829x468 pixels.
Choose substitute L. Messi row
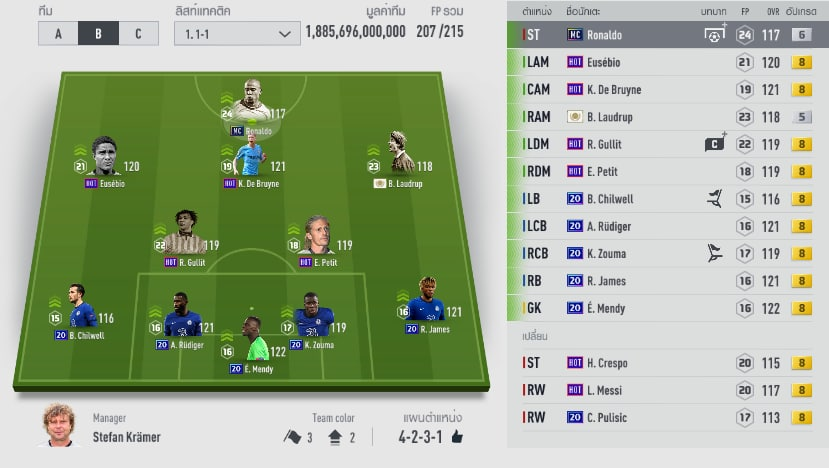pyautogui.click(x=667, y=390)
